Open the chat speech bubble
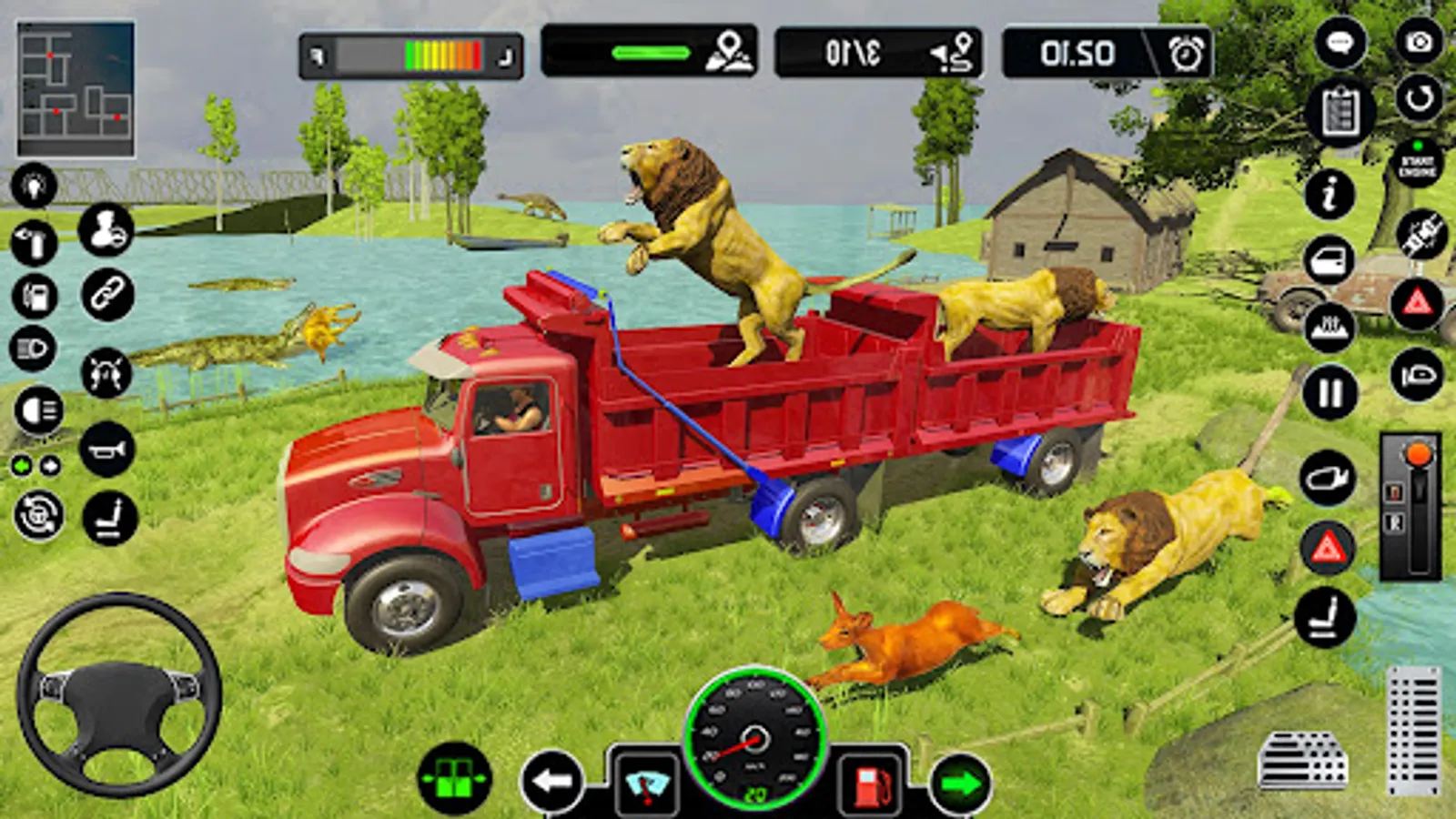Screen dimensions: 1456x819 1340,43
